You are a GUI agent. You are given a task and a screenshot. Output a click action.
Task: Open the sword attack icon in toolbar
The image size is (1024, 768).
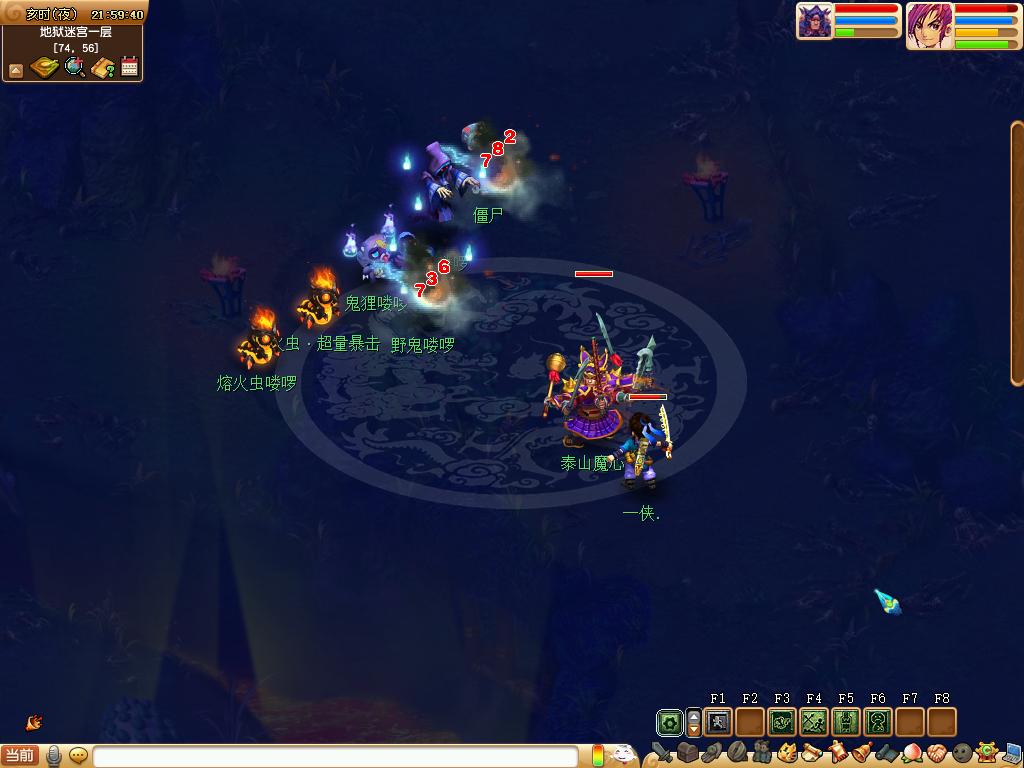[x=662, y=753]
